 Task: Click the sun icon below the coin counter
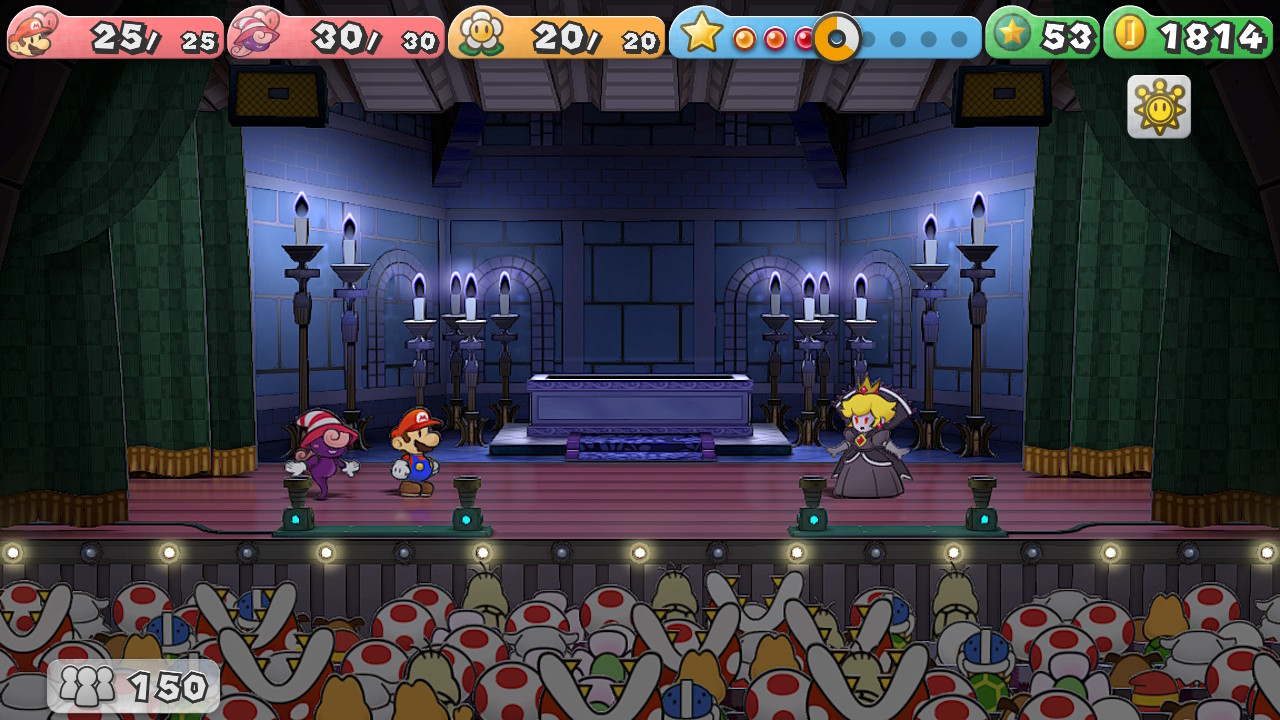tap(1159, 106)
